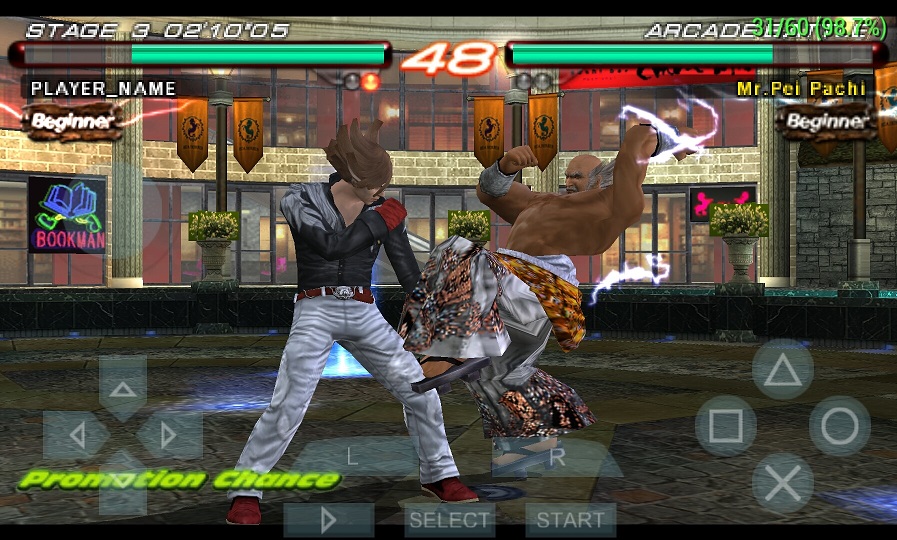Image resolution: width=897 pixels, height=540 pixels.
Task: Tap the D-pad left arrow
Action: click(76, 435)
